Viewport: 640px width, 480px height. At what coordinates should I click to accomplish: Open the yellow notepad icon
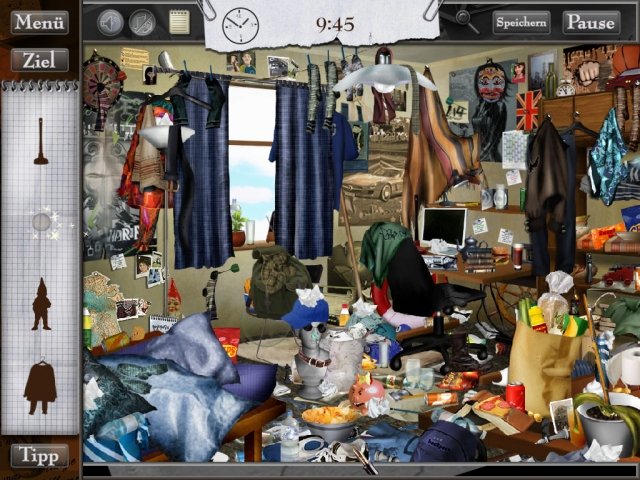[179, 21]
